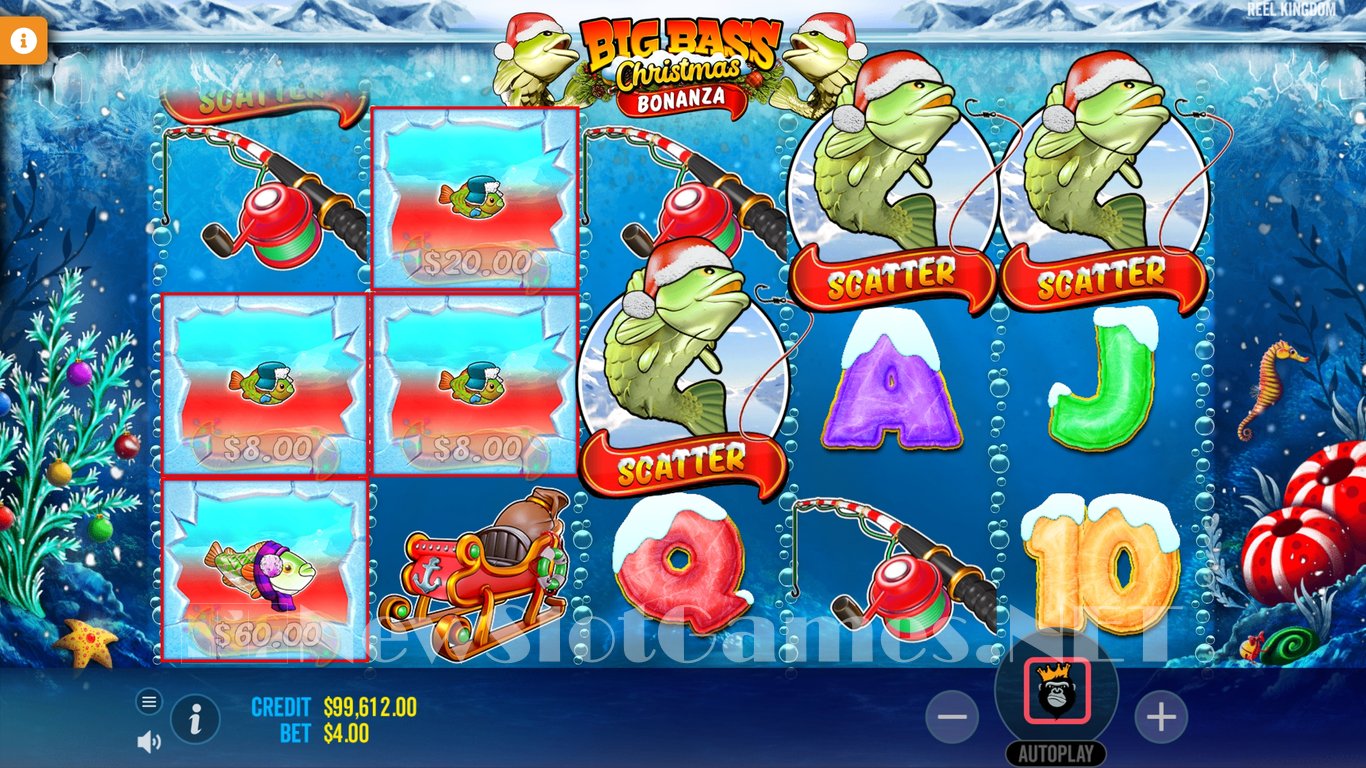Screen dimensions: 1366x768
Task: Show the round paytable info button
Action: pyautogui.click(x=196, y=718)
